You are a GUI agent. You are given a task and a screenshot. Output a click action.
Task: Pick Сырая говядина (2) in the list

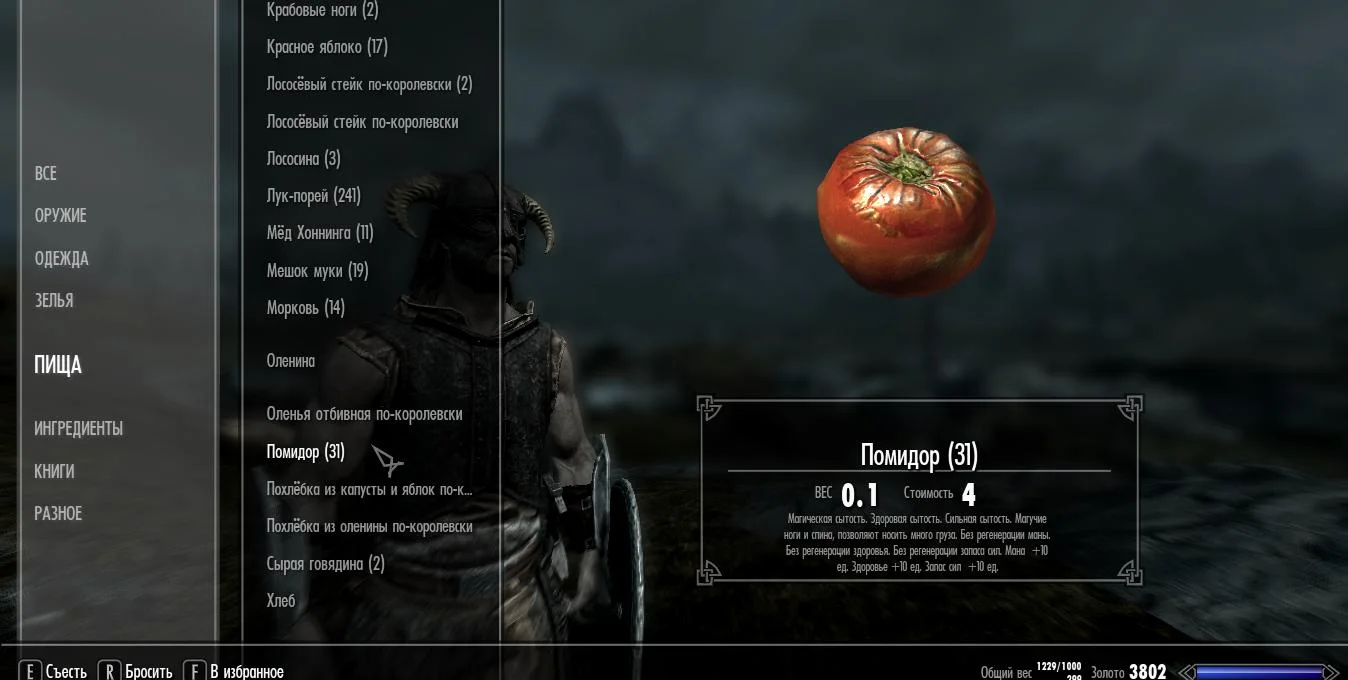[x=325, y=564]
